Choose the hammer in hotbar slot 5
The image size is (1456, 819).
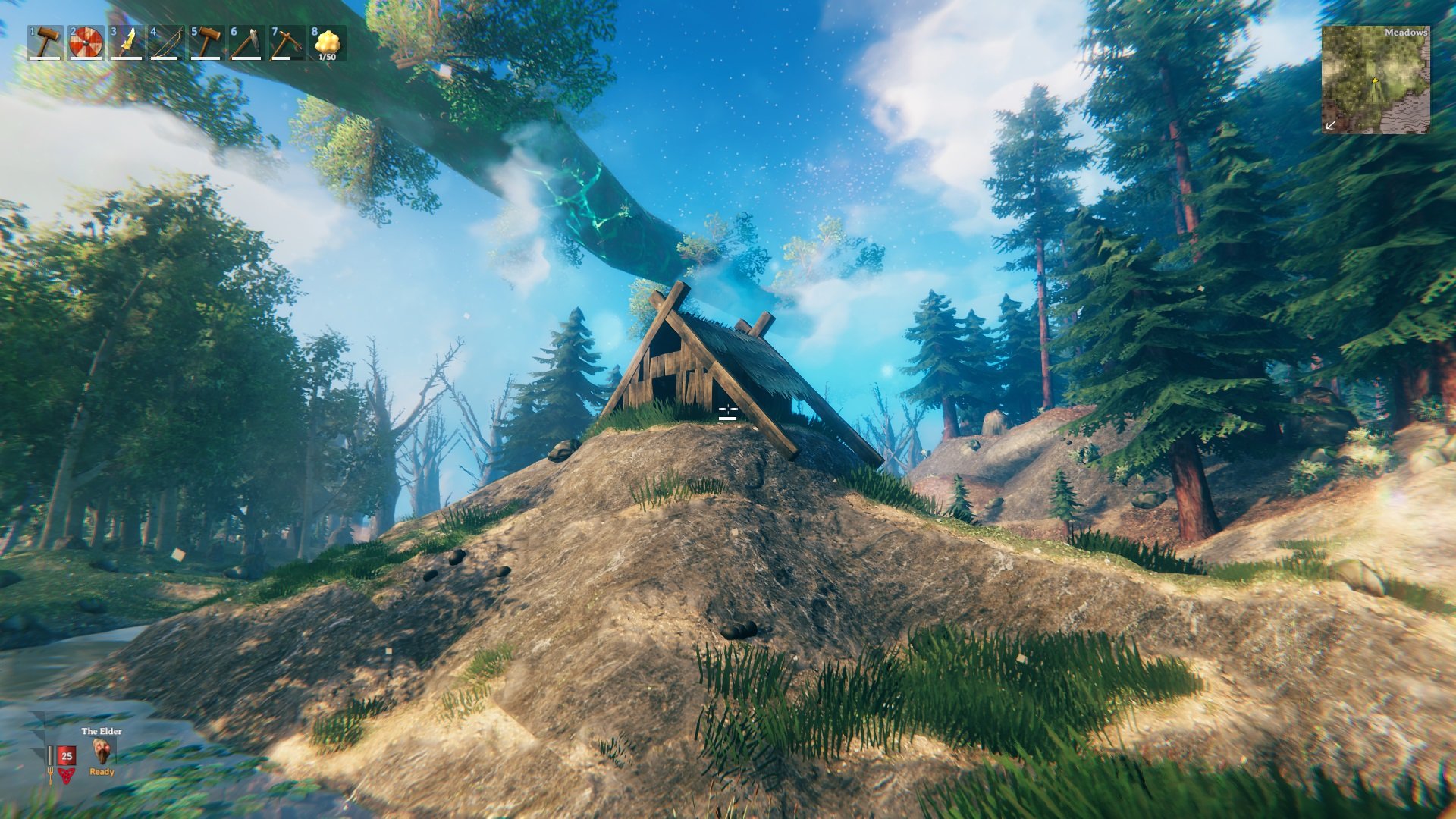tap(206, 43)
